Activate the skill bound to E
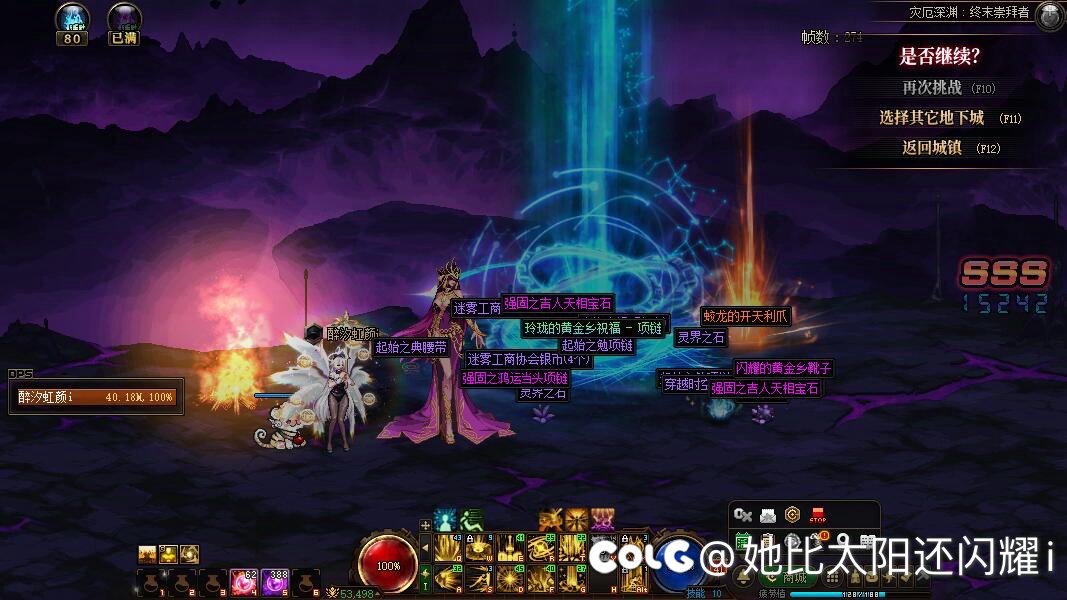 point(509,548)
